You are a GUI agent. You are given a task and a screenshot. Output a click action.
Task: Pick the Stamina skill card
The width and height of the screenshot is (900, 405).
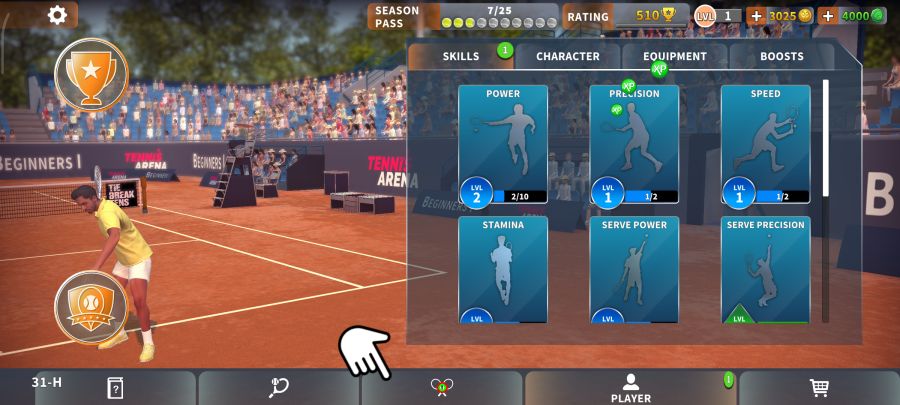(x=503, y=269)
